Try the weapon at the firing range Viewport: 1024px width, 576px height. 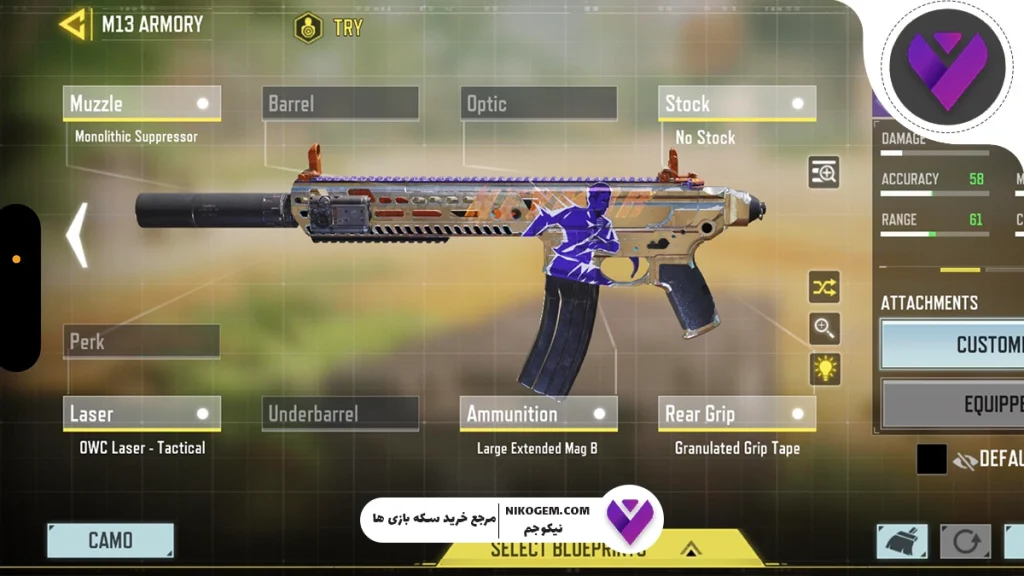click(329, 28)
